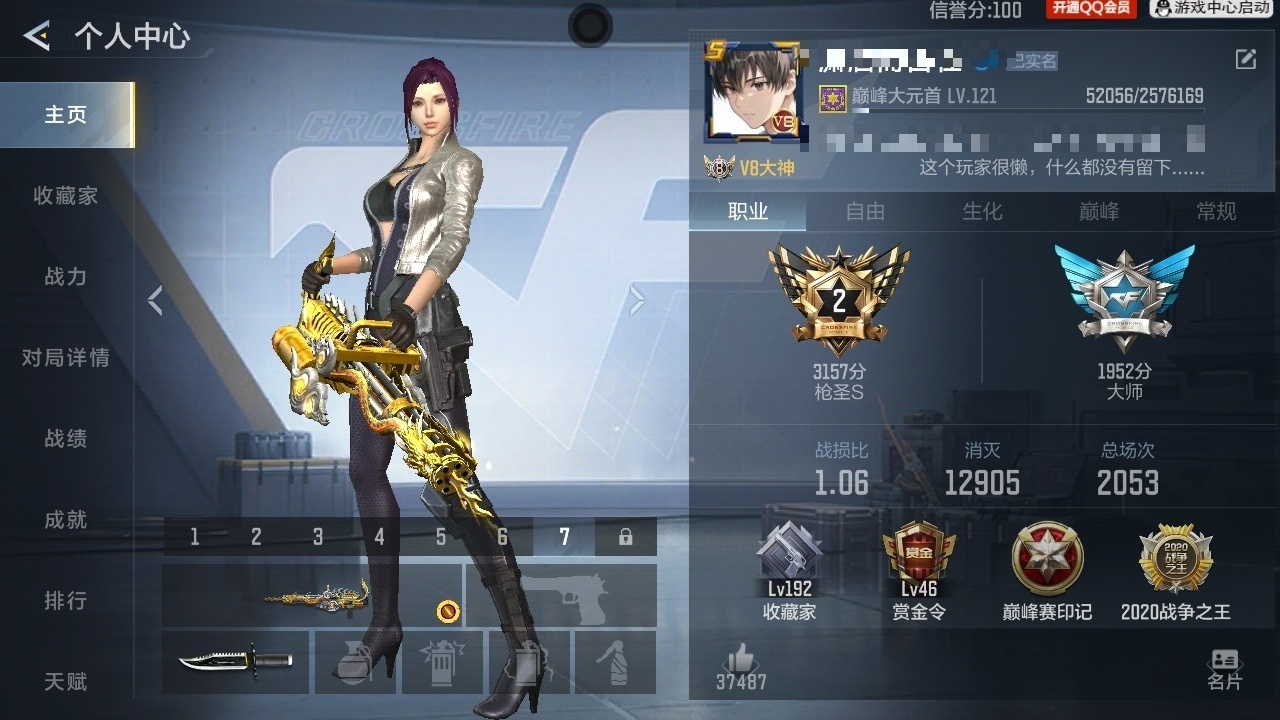1280x720 pixels.
Task: Go back using the arrow beside 个人中心
Action: 37,37
